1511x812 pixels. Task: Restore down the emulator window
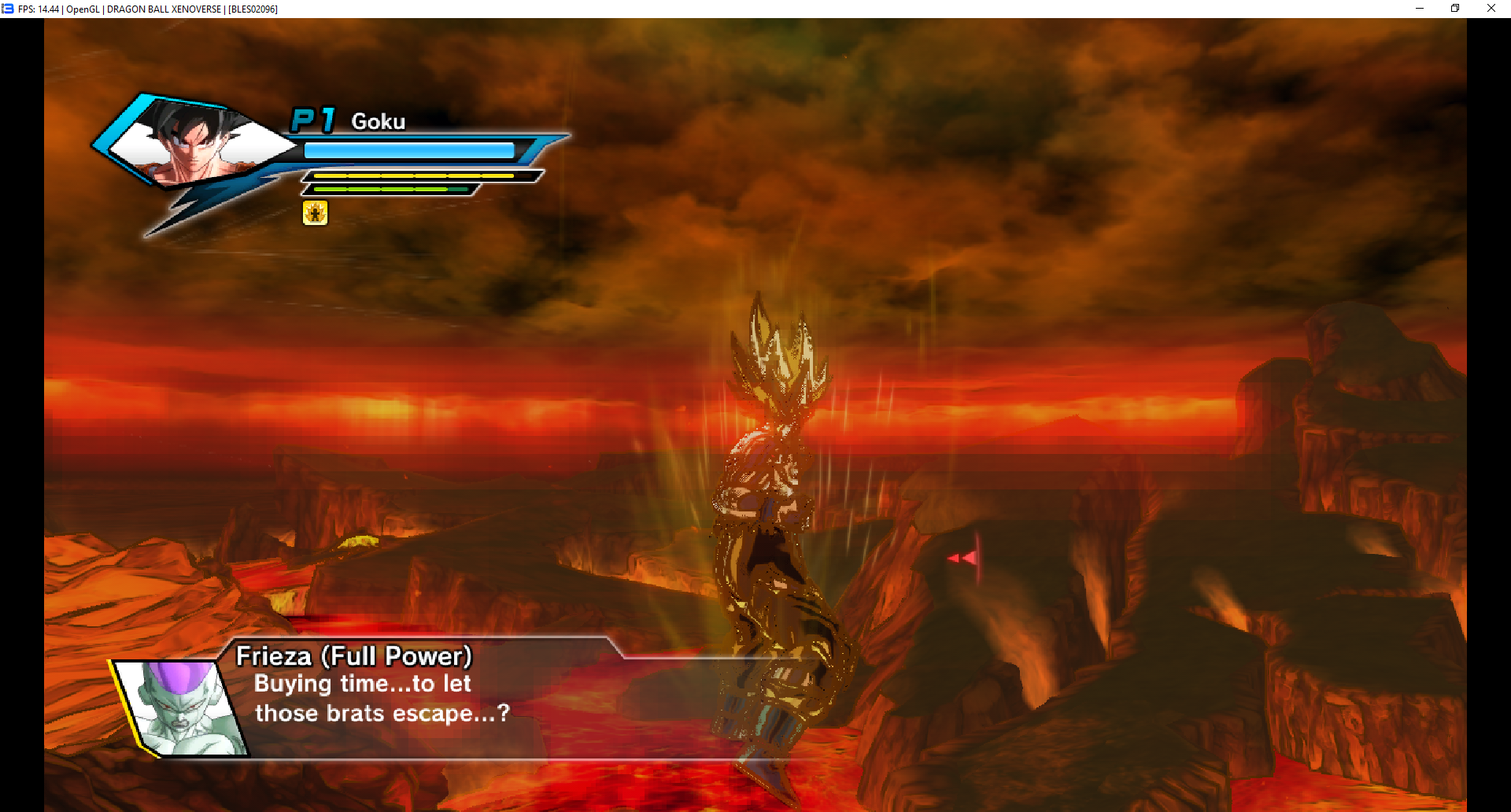tap(1455, 9)
